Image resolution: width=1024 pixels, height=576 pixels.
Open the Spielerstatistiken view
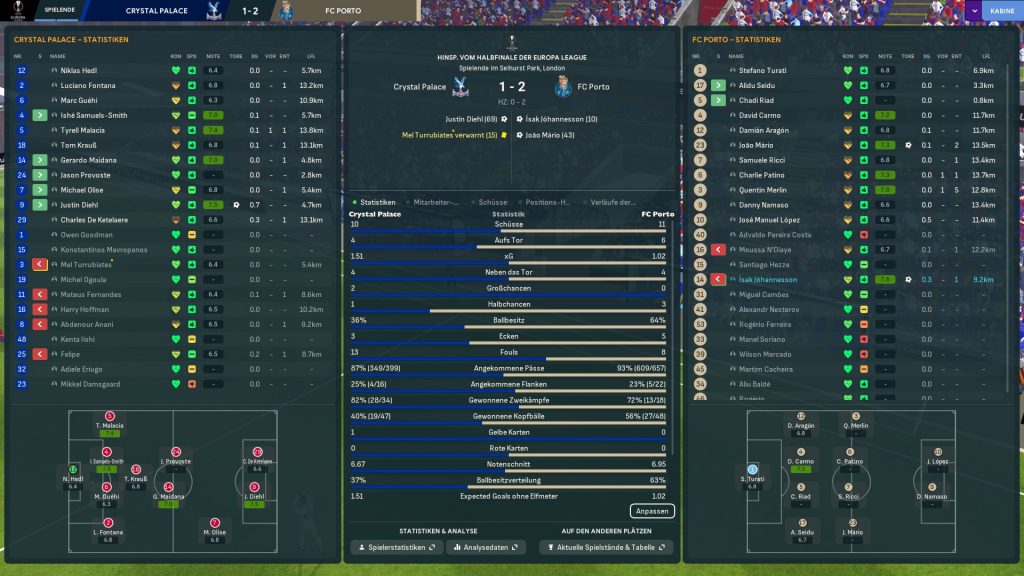[x=395, y=548]
